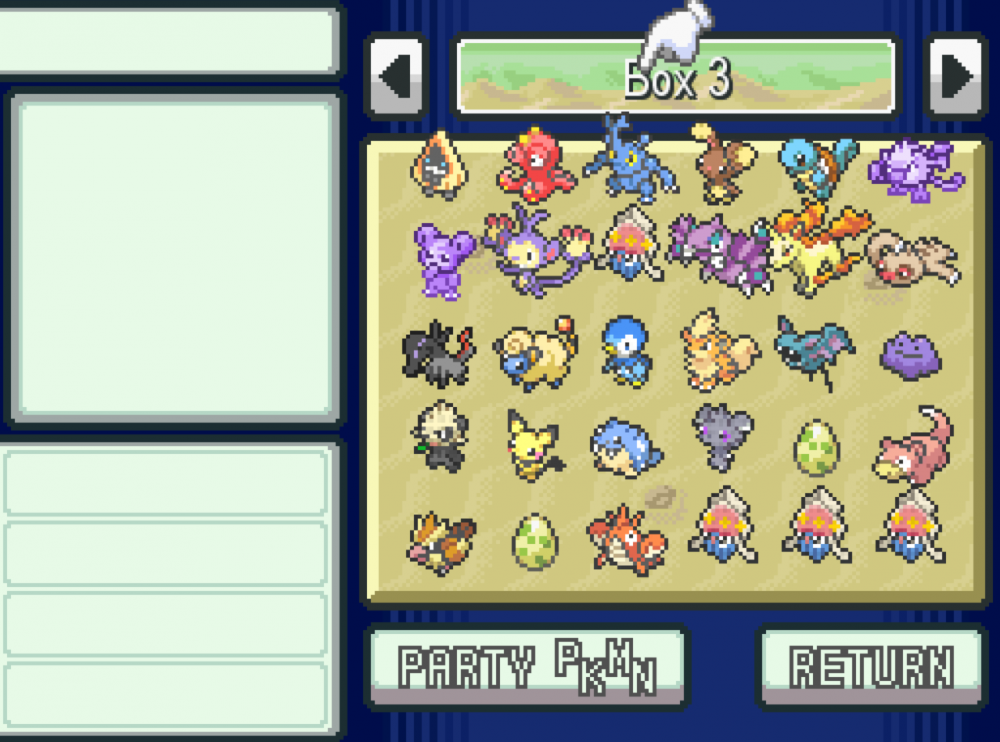The height and width of the screenshot is (742, 1000).
Task: Select the black Houndour
Action: [439, 352]
